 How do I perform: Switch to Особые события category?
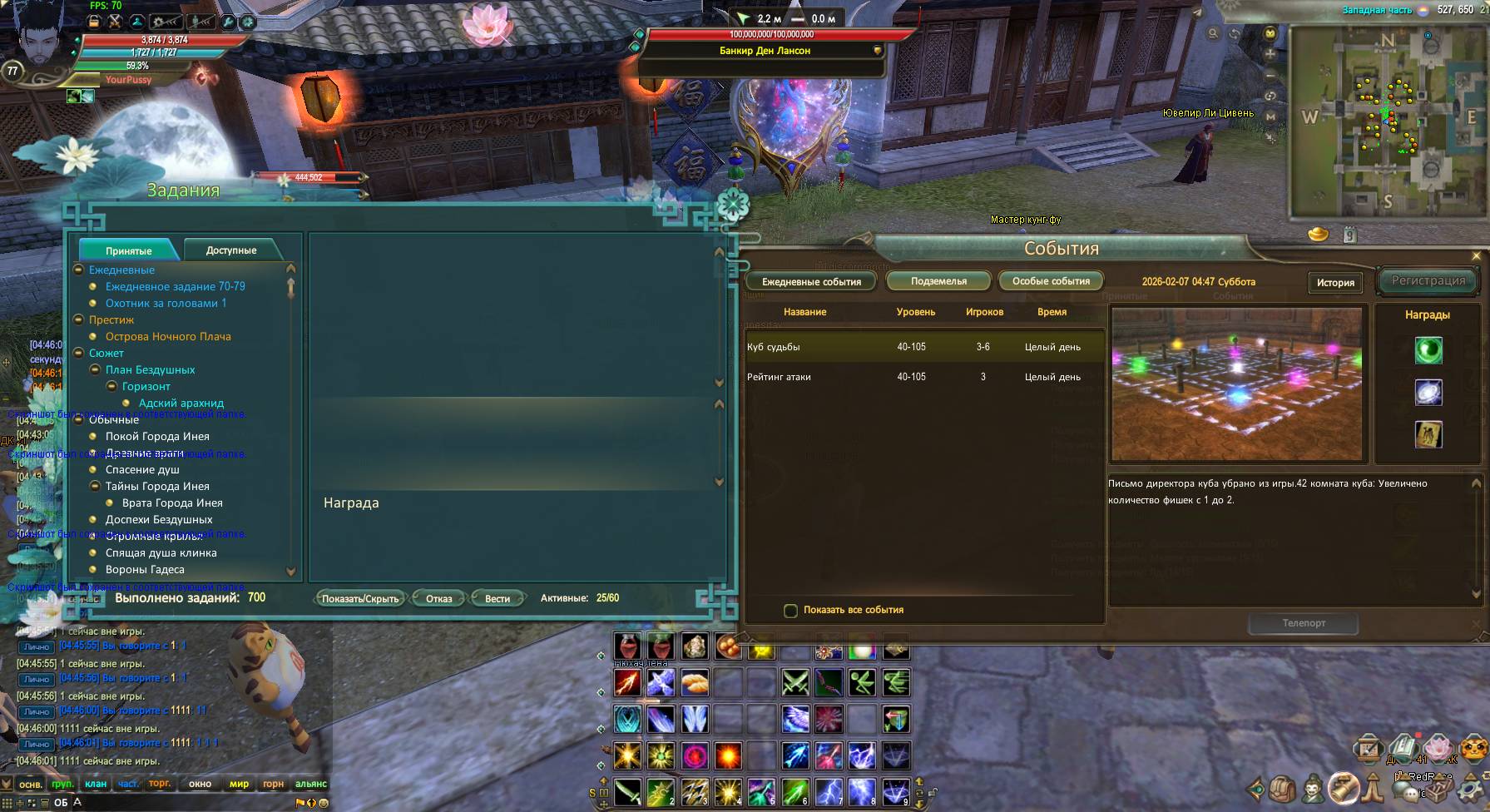tap(1051, 281)
